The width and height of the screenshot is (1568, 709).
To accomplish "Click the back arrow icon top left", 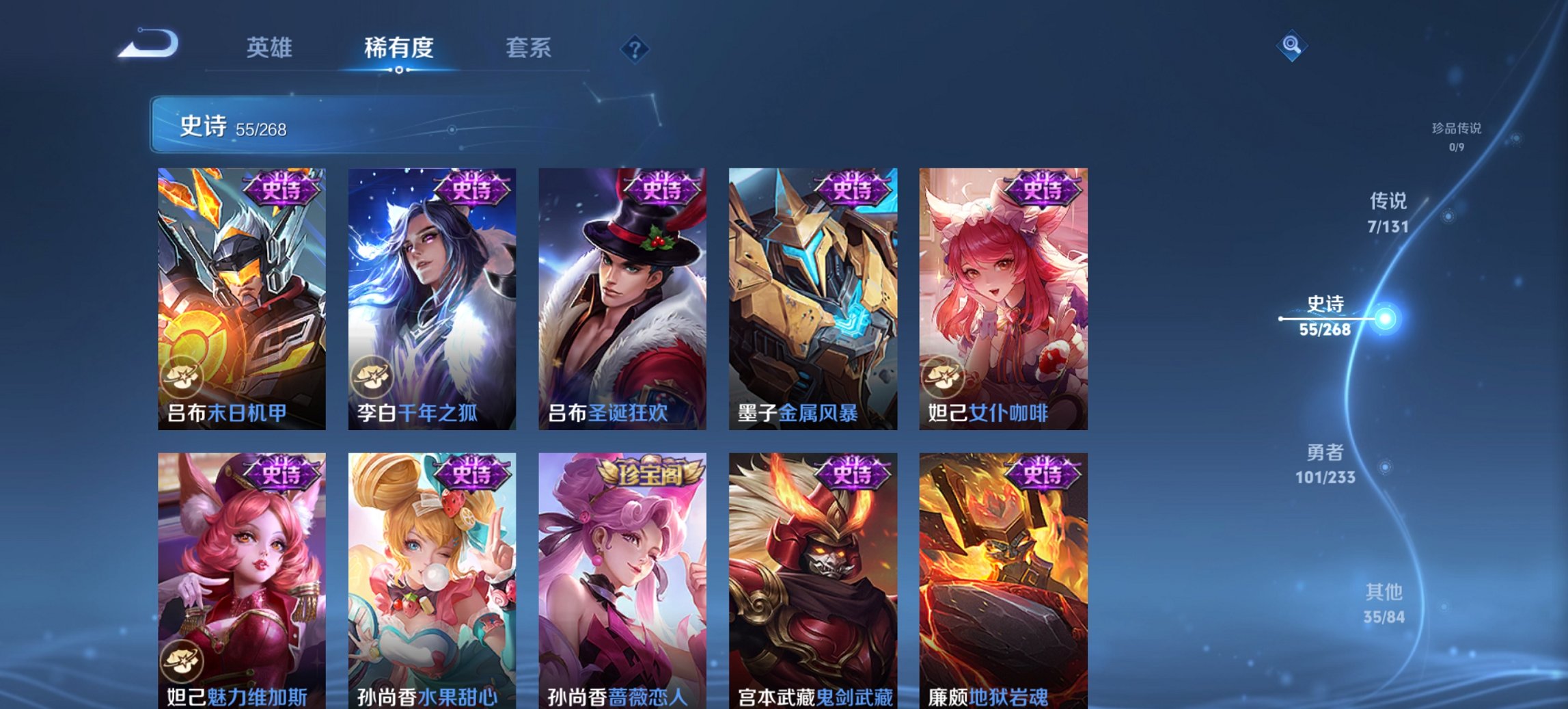I will click(145, 44).
